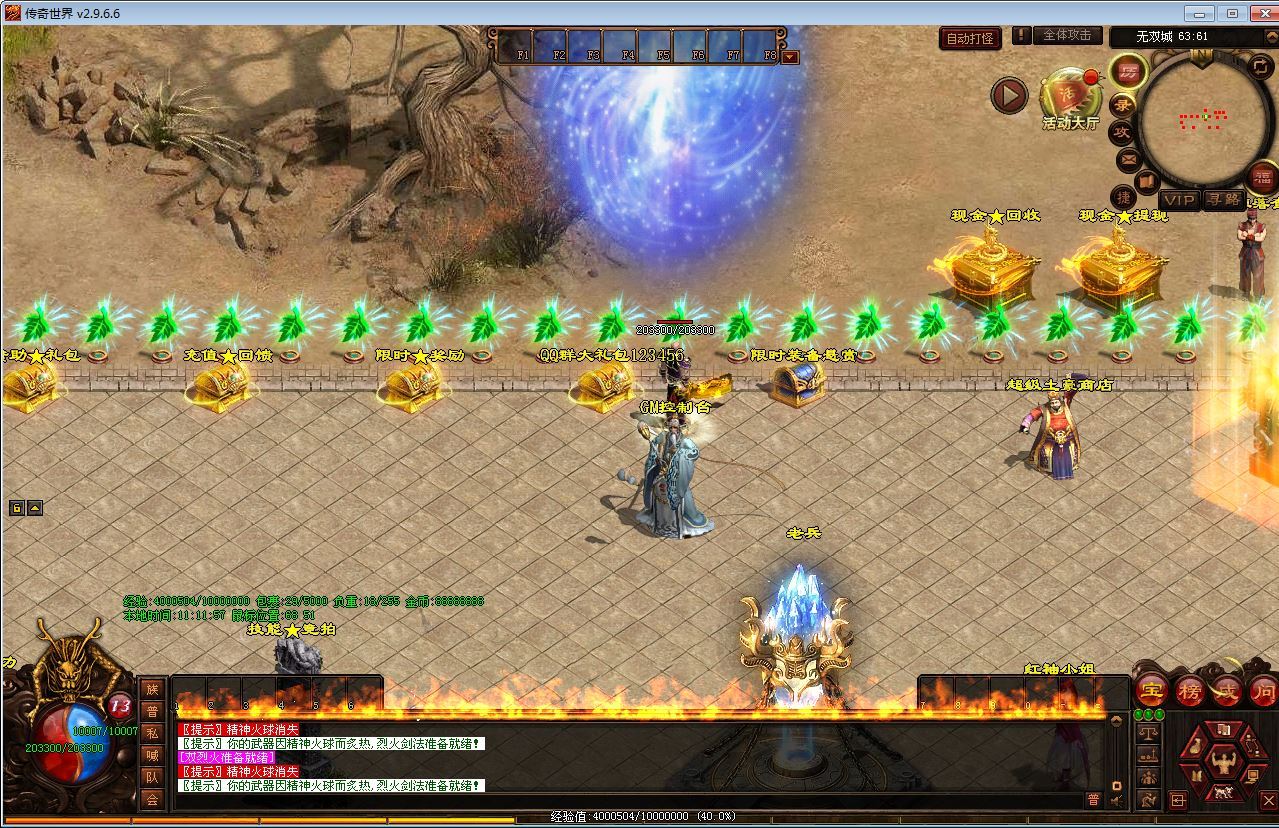Image resolution: width=1279 pixels, height=828 pixels.
Task: Select the 喊 shout chat channel
Action: pyautogui.click(x=152, y=755)
